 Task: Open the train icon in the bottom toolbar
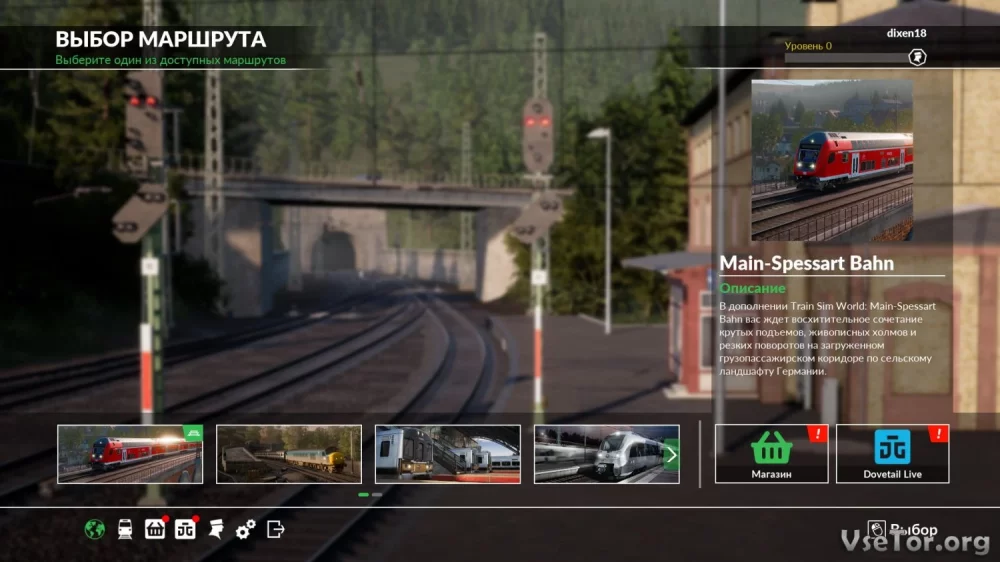[x=125, y=529]
